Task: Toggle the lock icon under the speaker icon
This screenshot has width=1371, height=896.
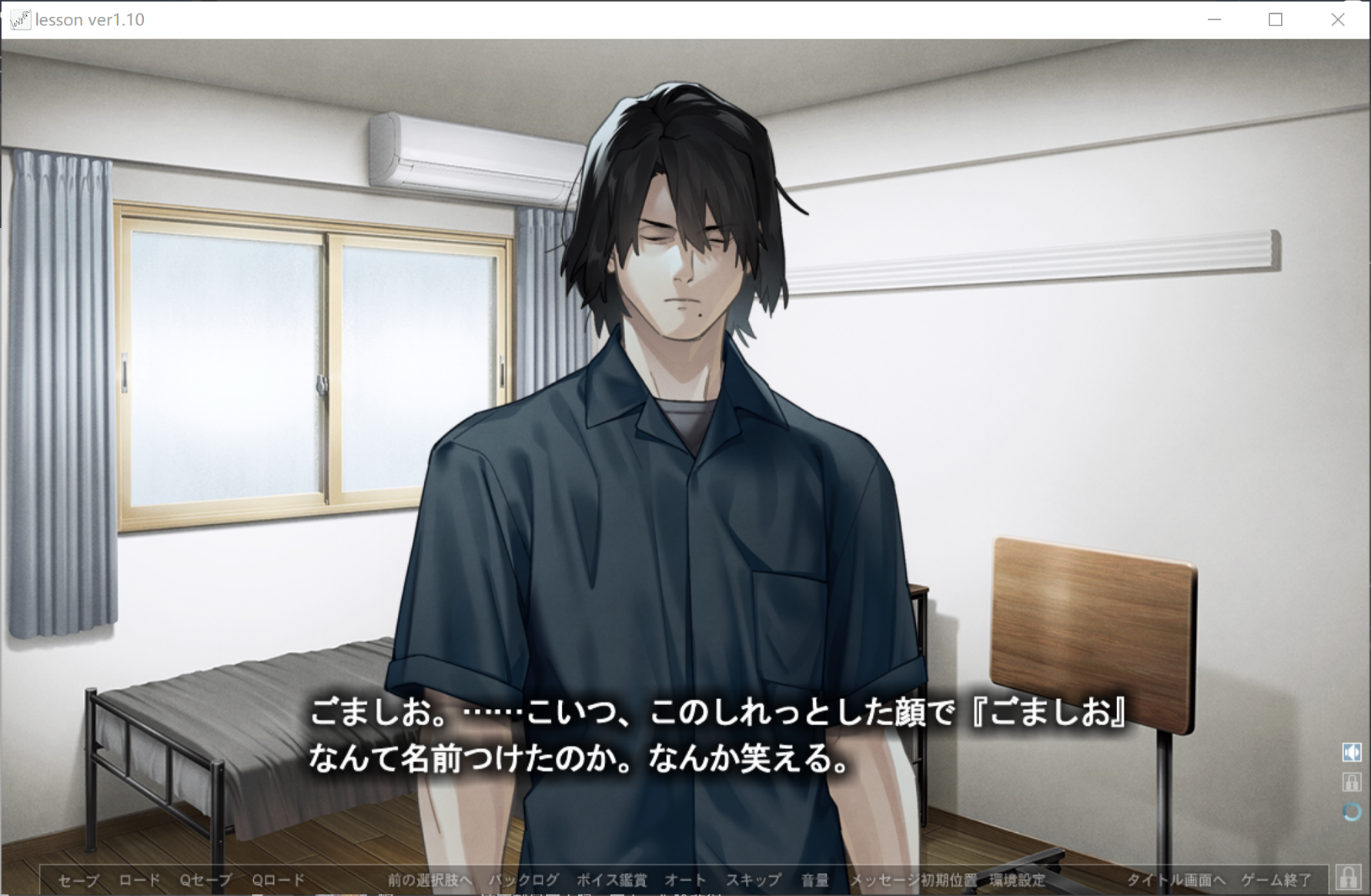Action: click(x=1352, y=782)
